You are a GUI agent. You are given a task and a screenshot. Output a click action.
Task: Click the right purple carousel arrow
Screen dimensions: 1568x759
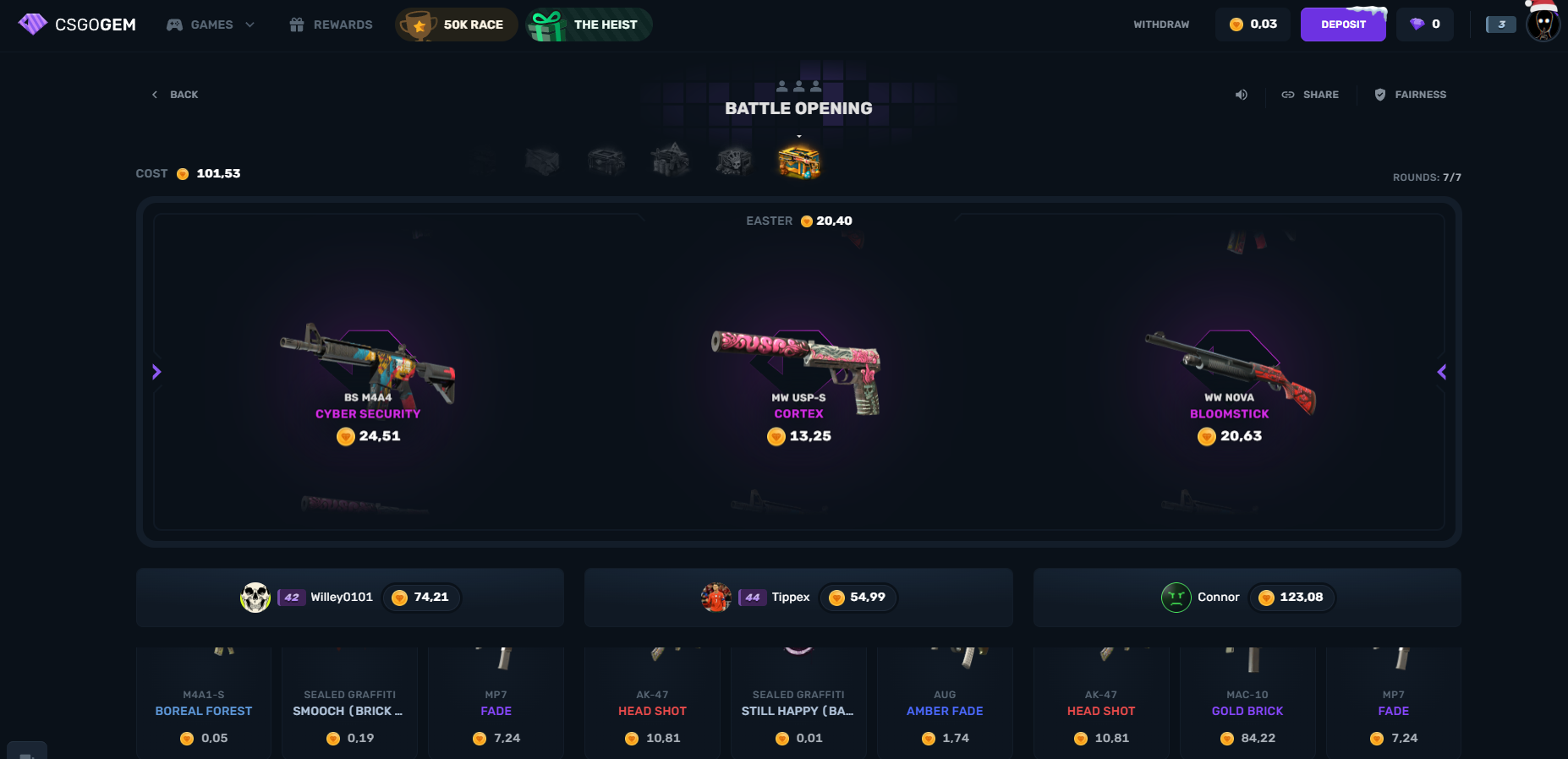pyautogui.click(x=1442, y=372)
